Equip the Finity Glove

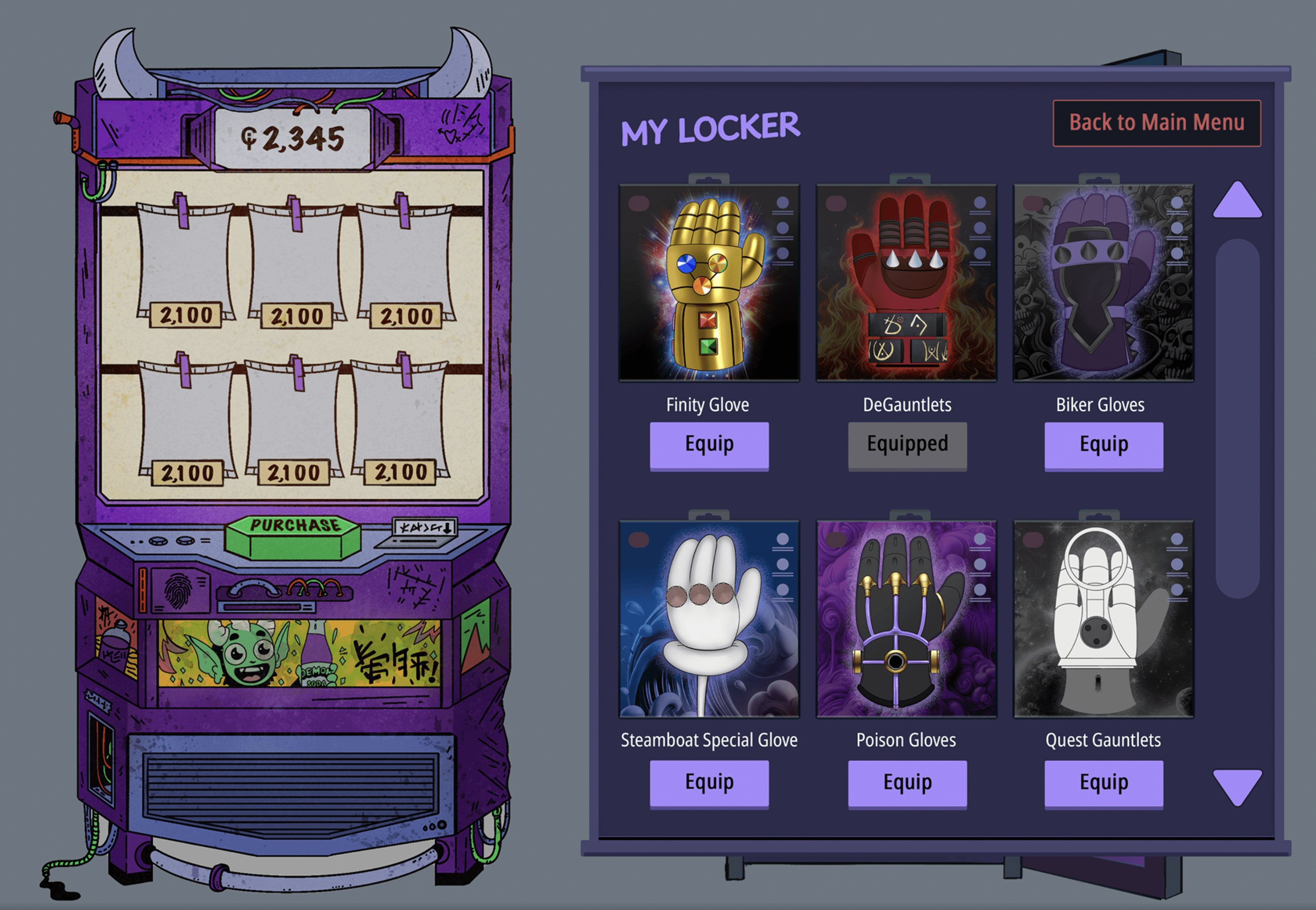click(x=709, y=445)
